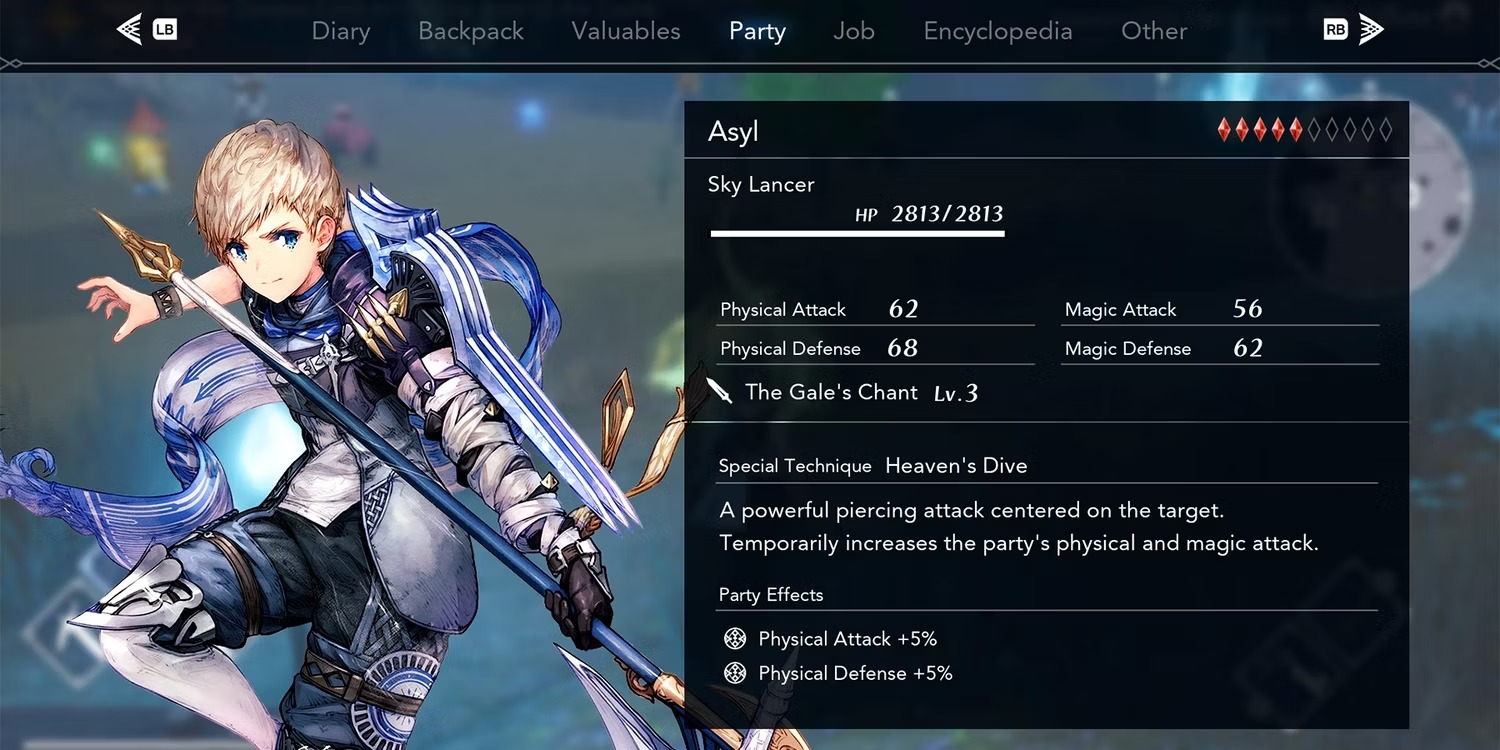Switch to the Other tab

point(1154,31)
